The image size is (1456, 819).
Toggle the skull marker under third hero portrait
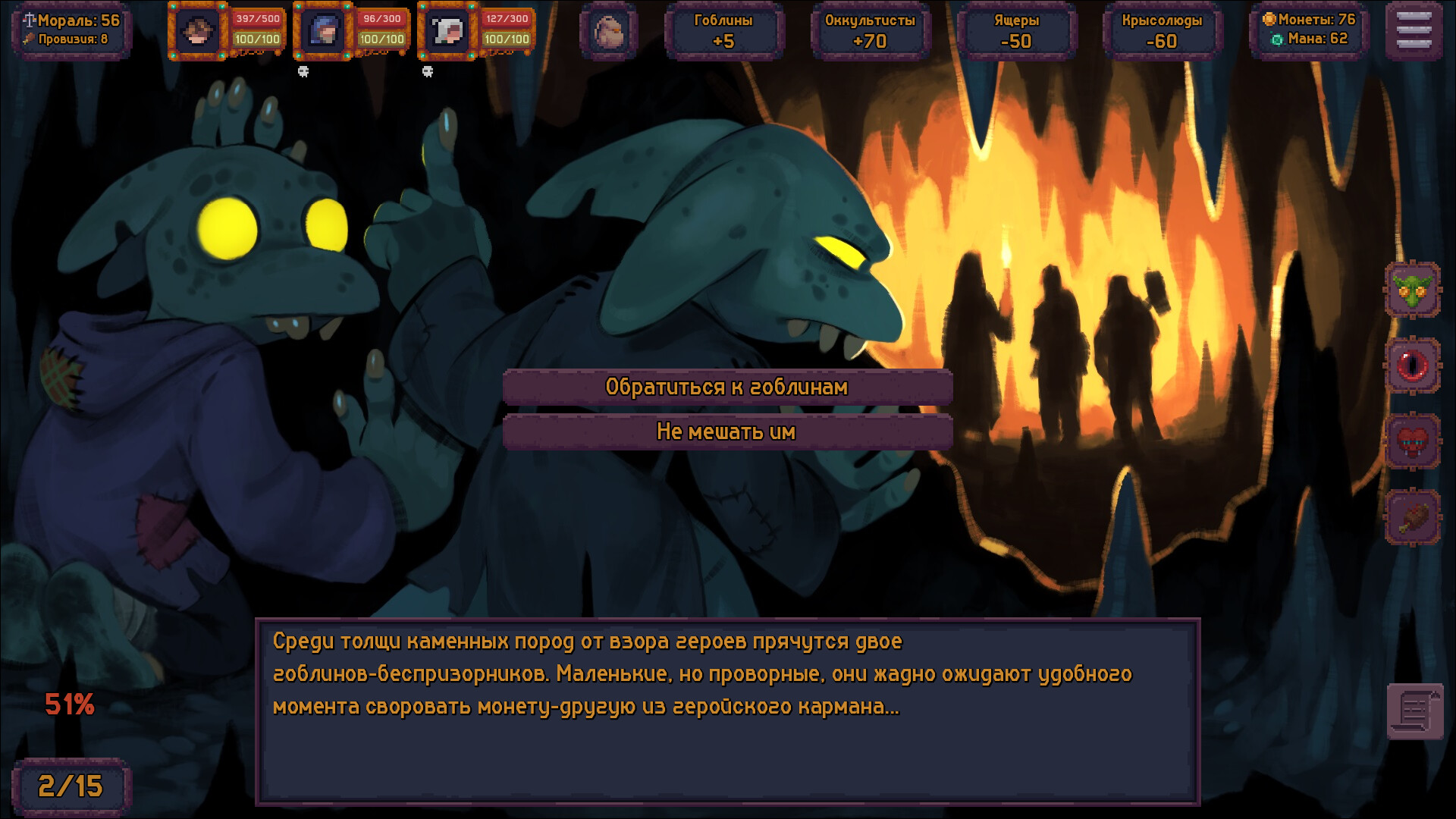429,71
